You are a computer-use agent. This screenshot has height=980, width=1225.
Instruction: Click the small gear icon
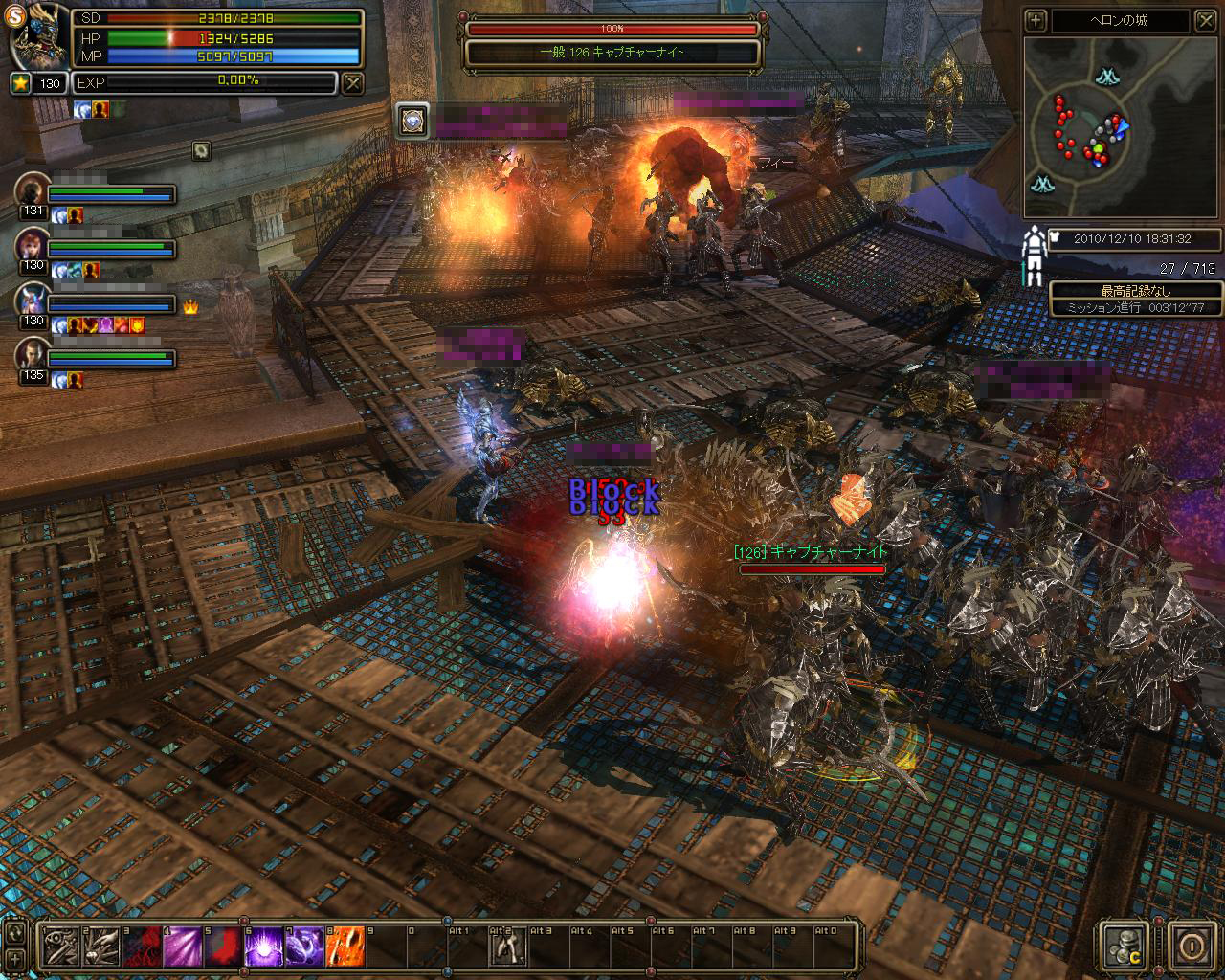tap(200, 150)
